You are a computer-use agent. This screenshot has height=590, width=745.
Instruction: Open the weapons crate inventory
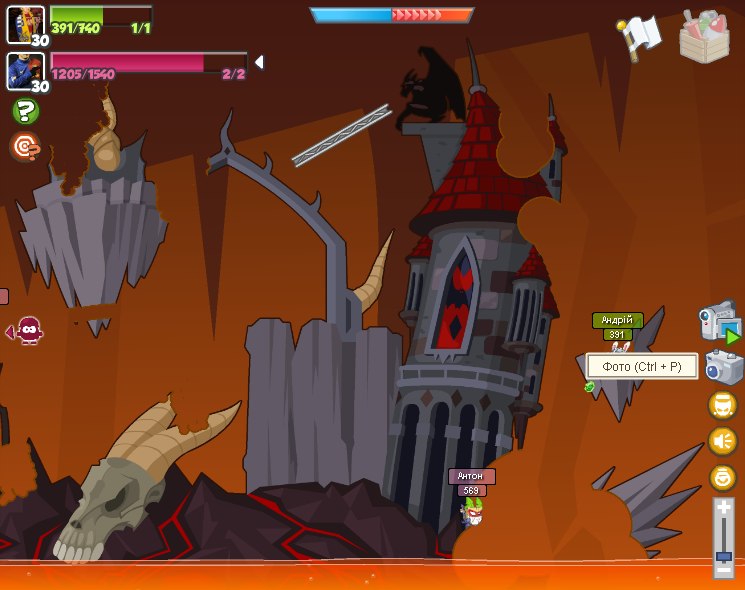click(x=704, y=37)
